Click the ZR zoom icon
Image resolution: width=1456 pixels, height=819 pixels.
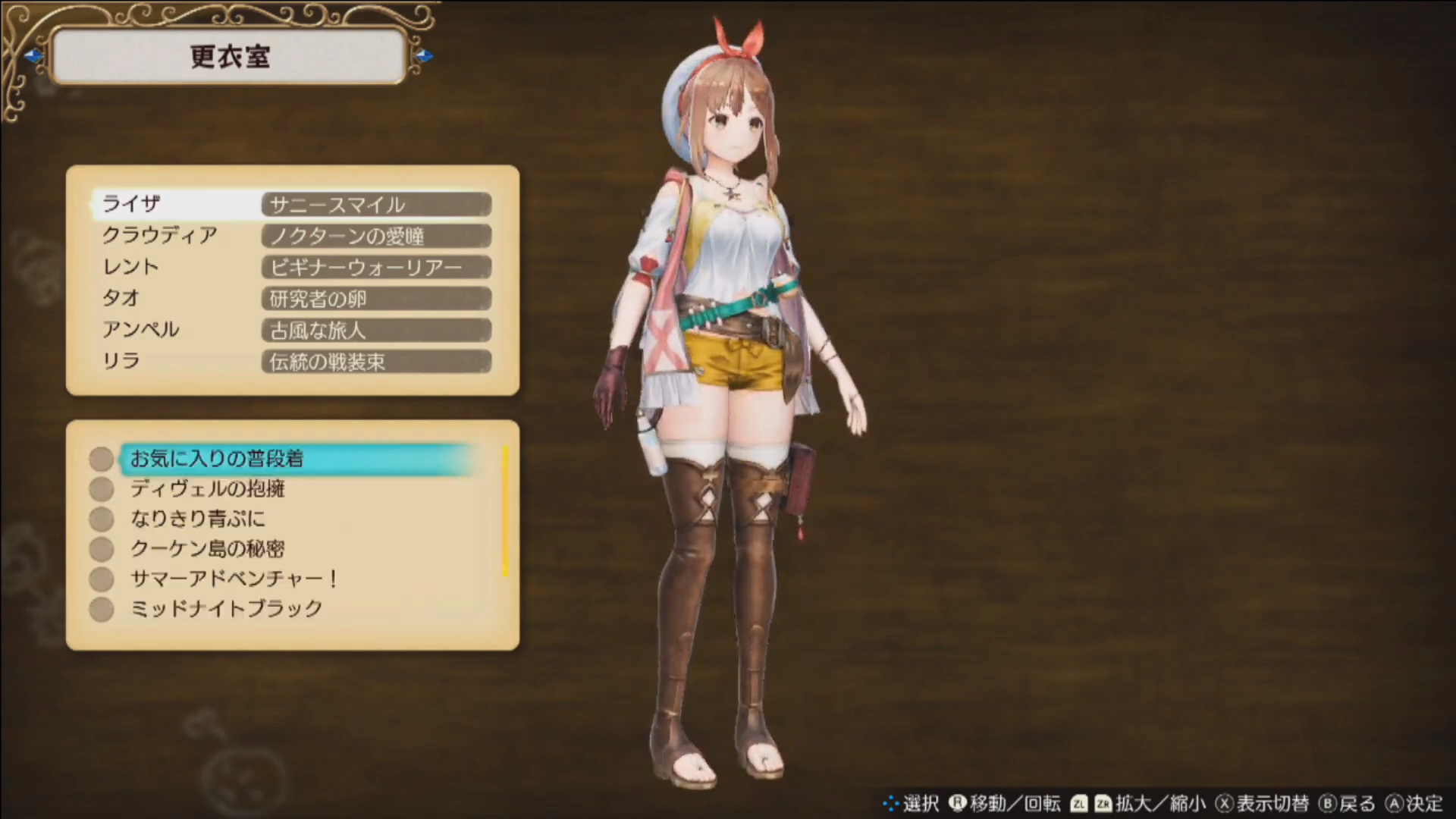click(x=1105, y=802)
